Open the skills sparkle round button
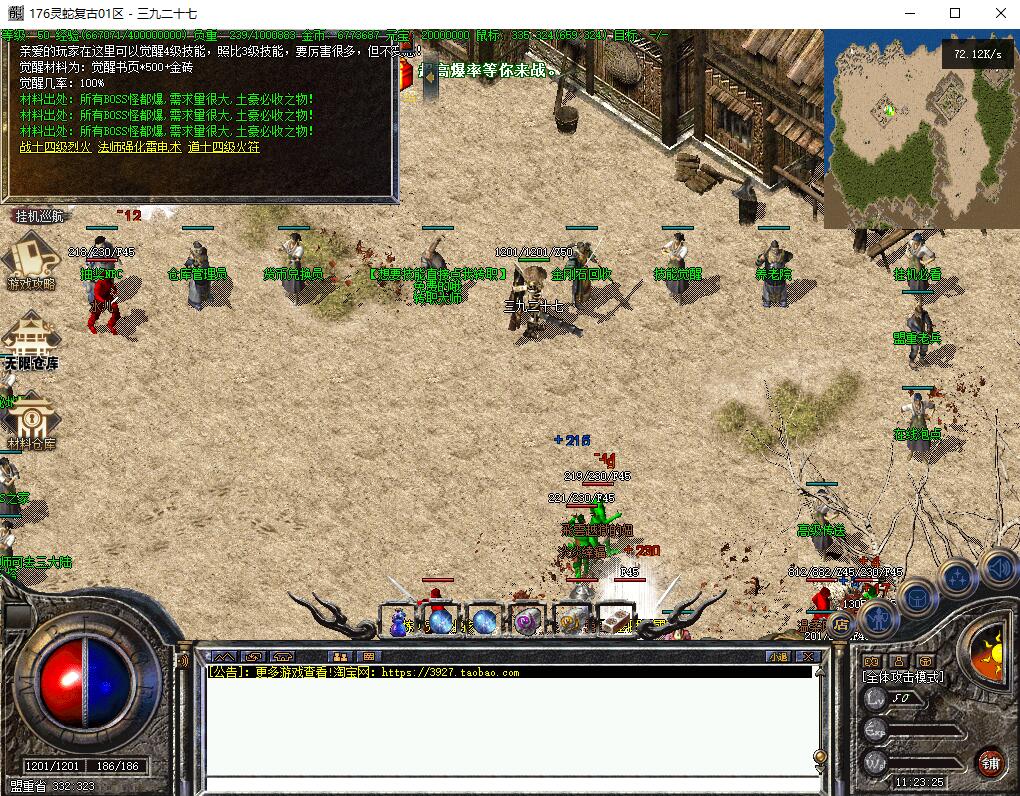The image size is (1020, 796). 957,578
